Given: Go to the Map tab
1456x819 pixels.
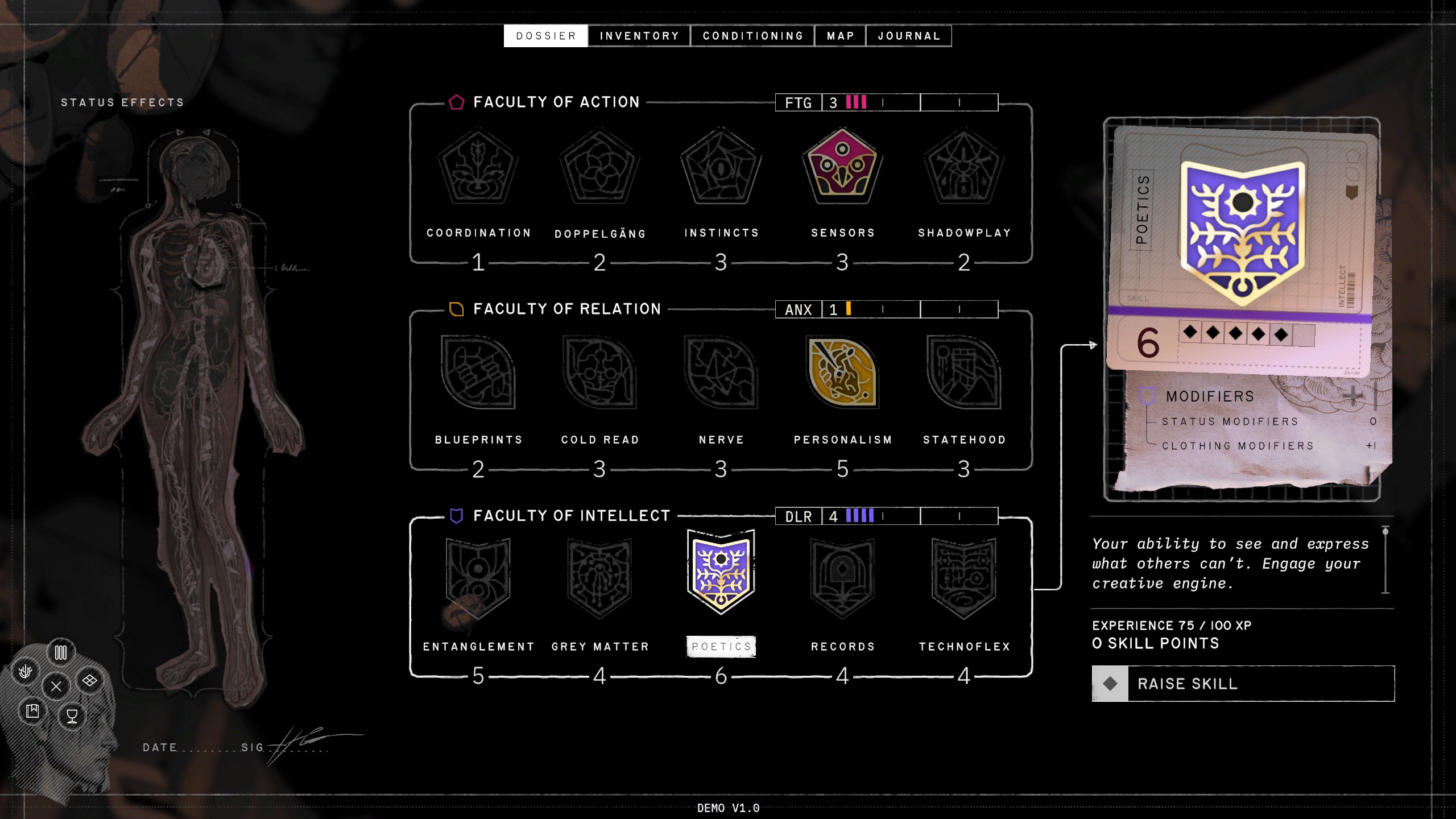Looking at the screenshot, I should pos(840,36).
